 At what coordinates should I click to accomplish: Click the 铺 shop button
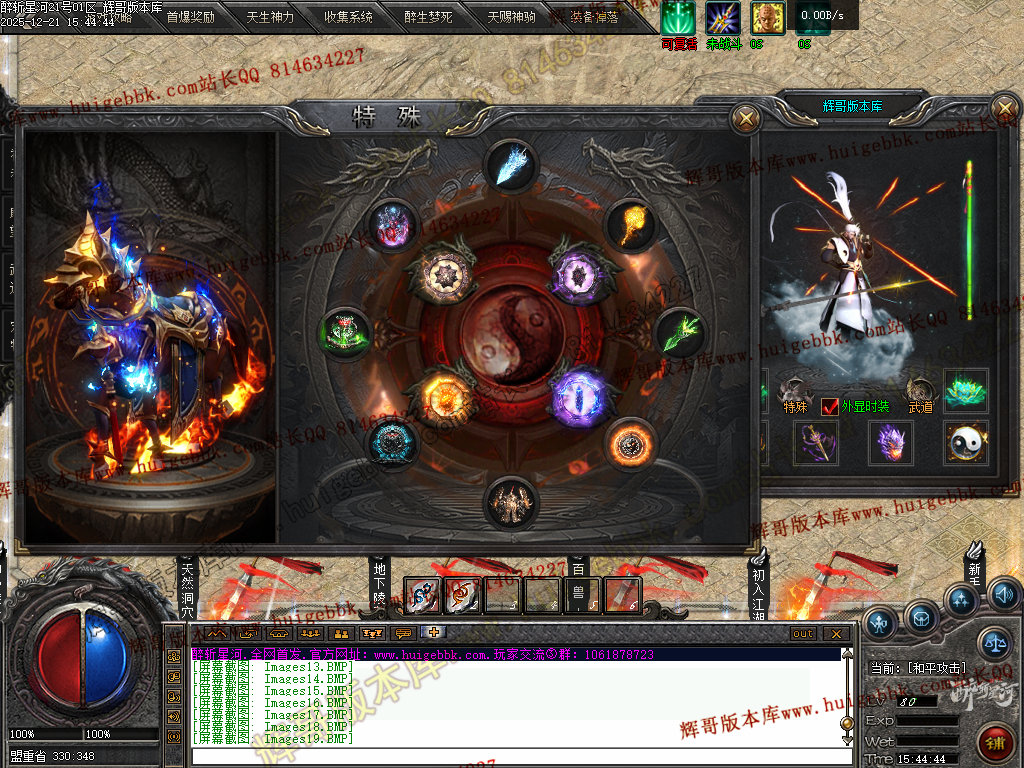point(995,743)
